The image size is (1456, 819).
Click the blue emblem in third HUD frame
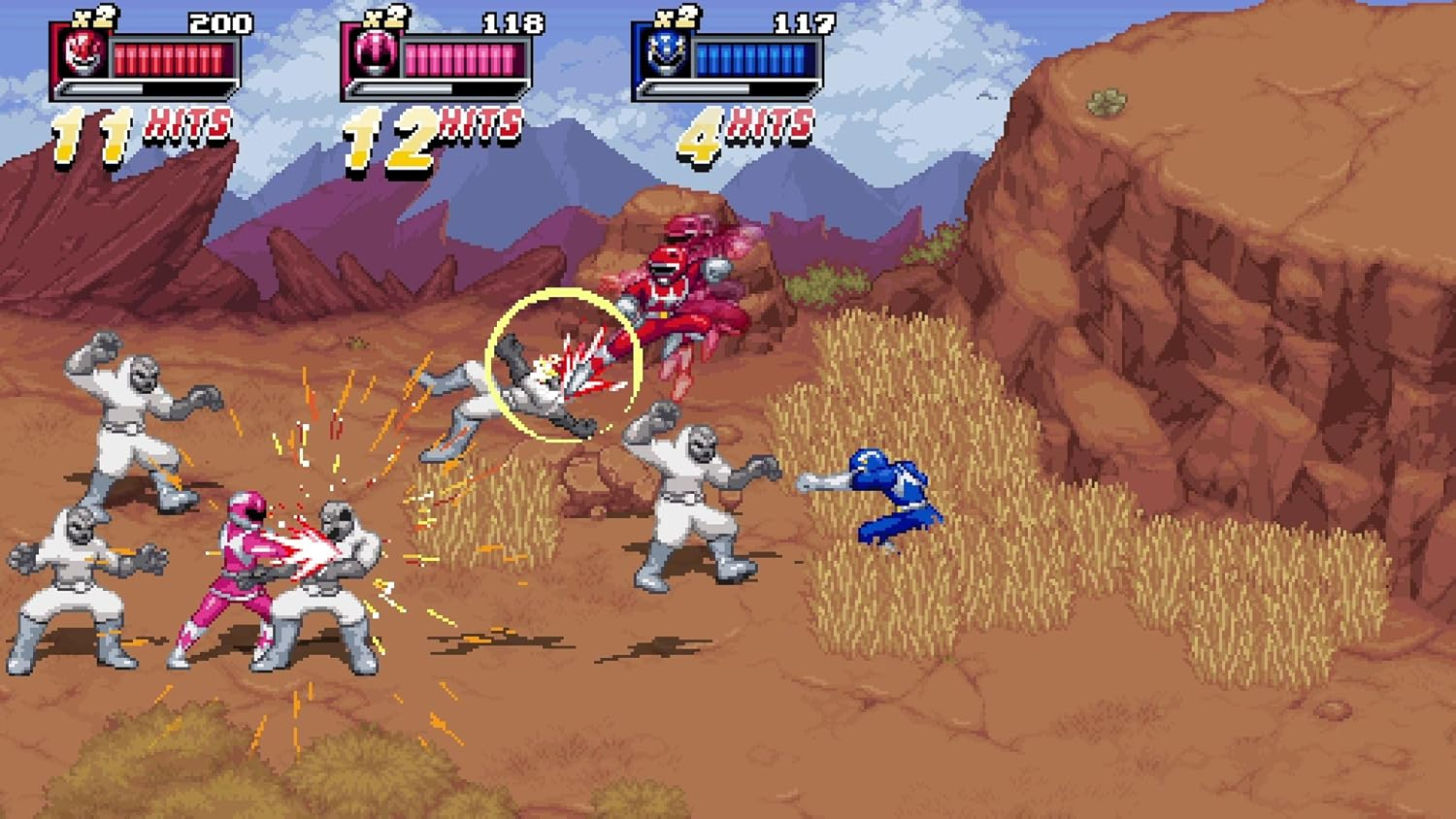(666, 53)
